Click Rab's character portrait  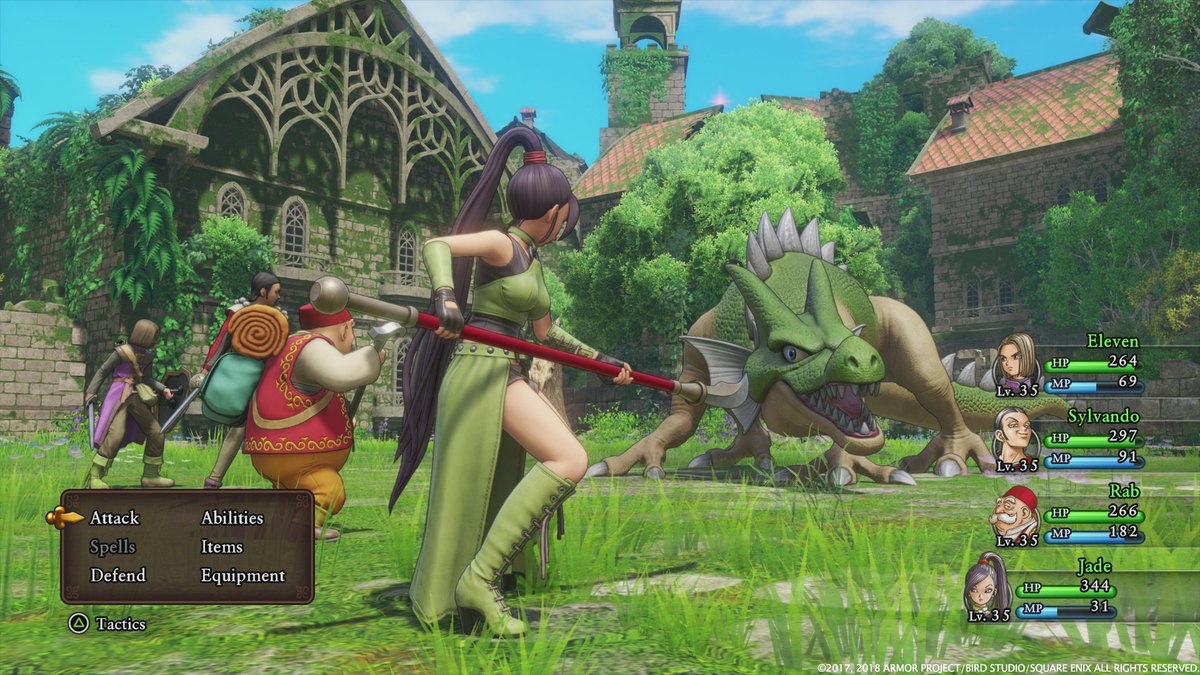pyautogui.click(x=1013, y=513)
